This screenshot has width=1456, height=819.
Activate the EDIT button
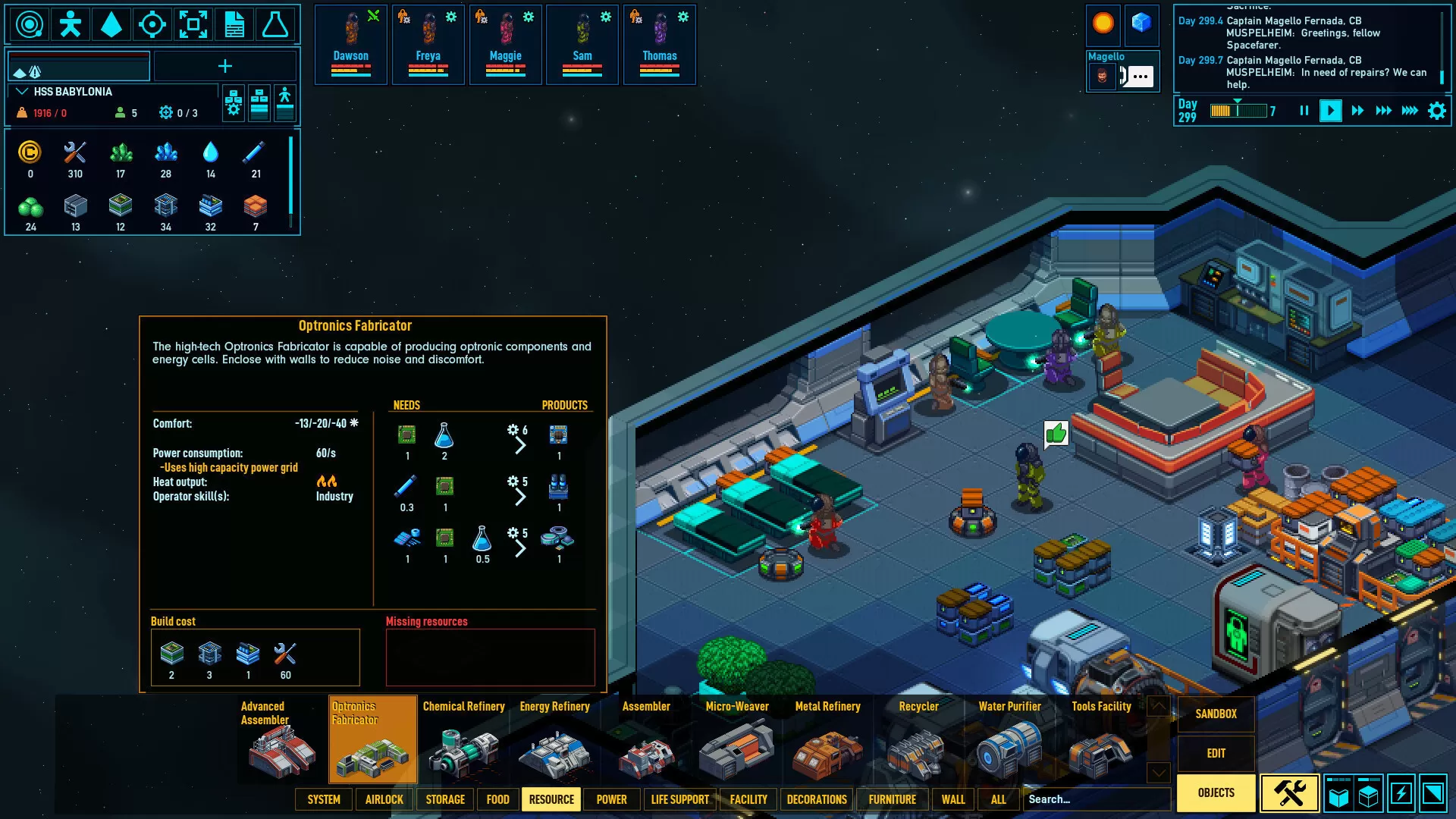pos(1216,753)
